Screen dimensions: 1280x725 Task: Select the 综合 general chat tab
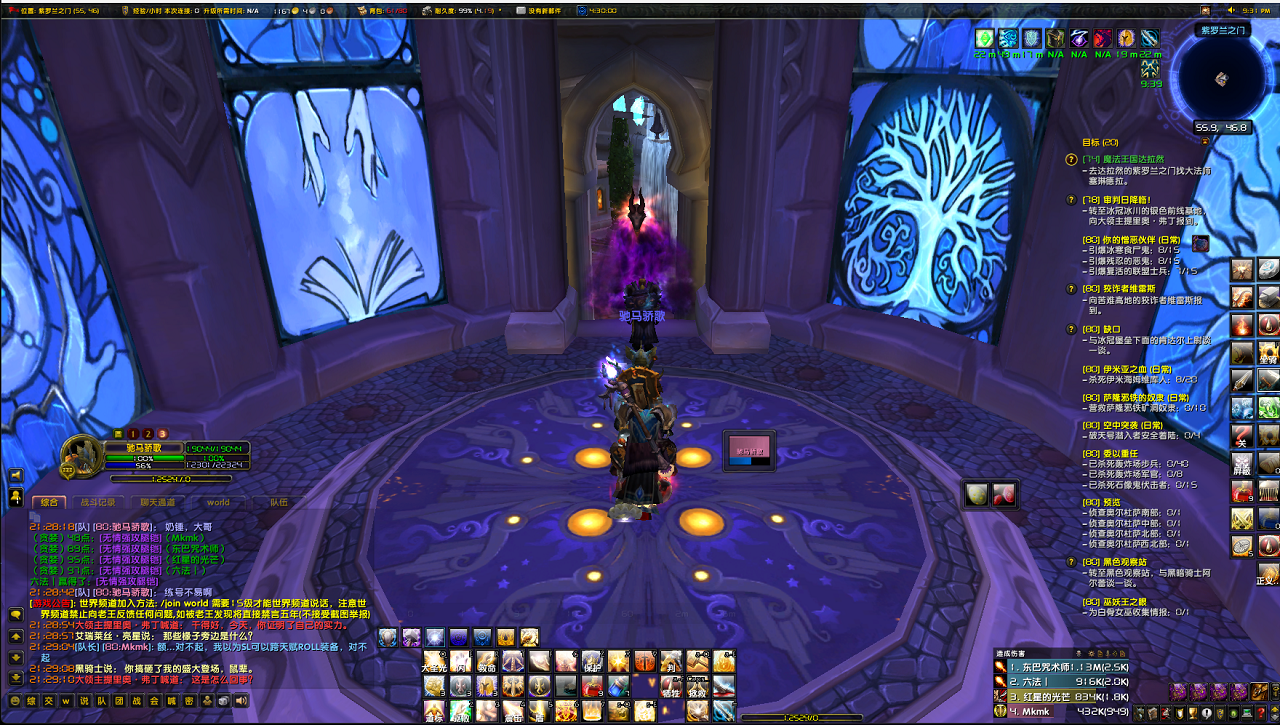click(48, 503)
